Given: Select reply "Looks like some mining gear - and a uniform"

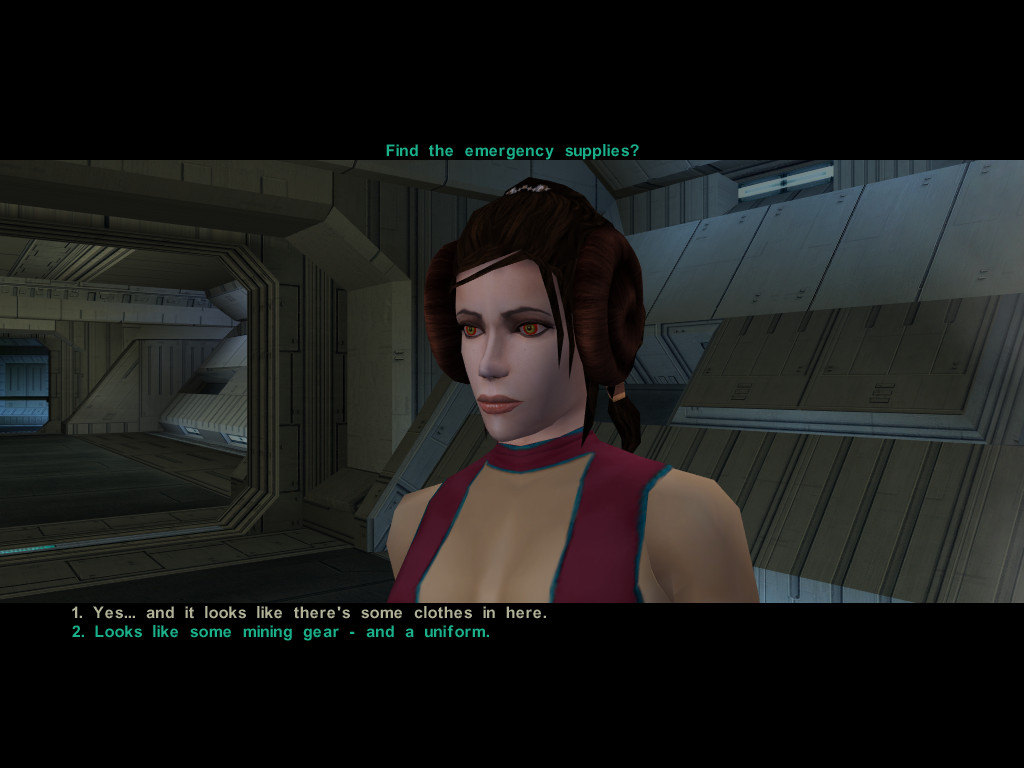Looking at the screenshot, I should [281, 632].
